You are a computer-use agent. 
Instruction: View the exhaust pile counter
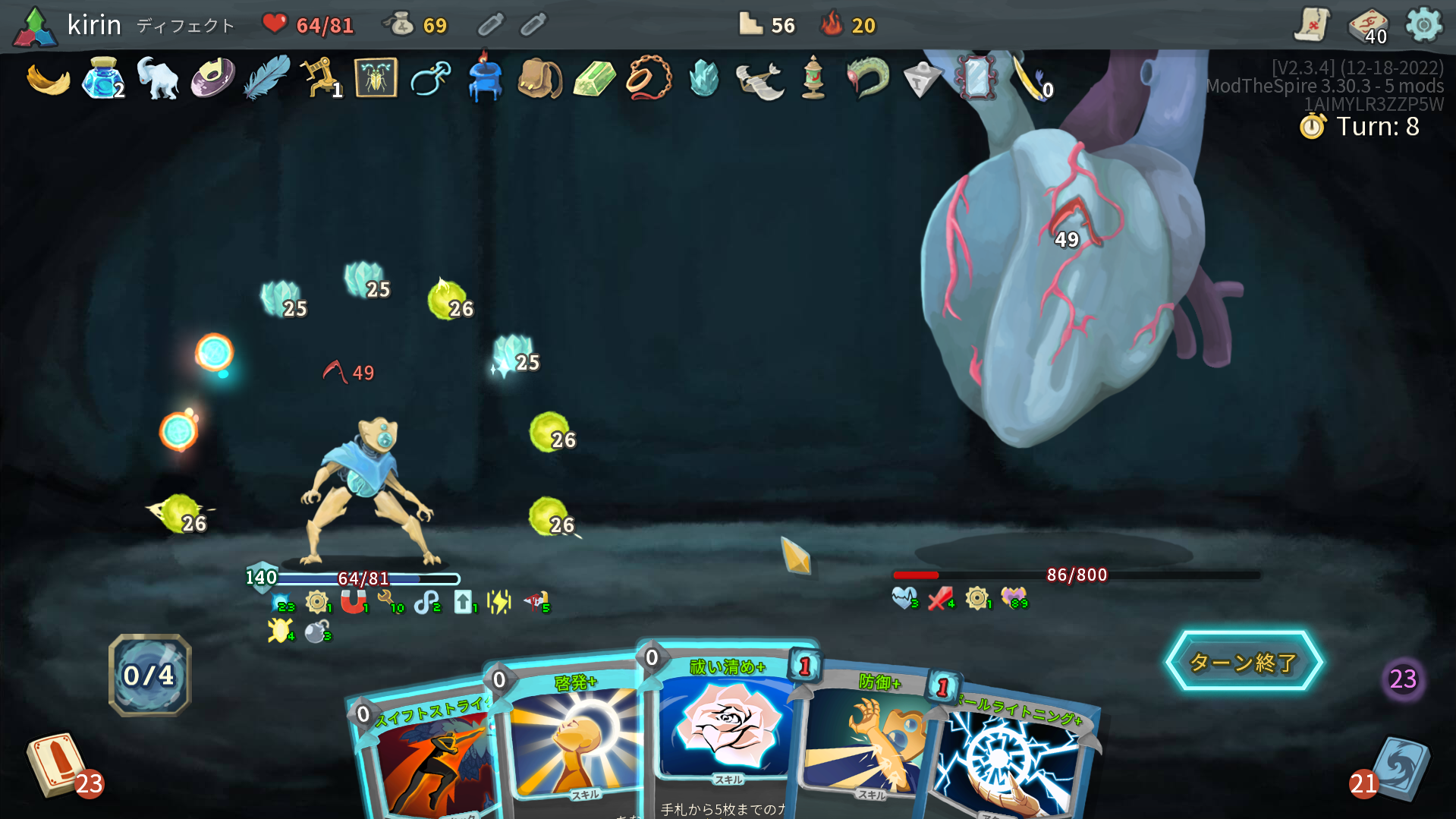click(1403, 679)
